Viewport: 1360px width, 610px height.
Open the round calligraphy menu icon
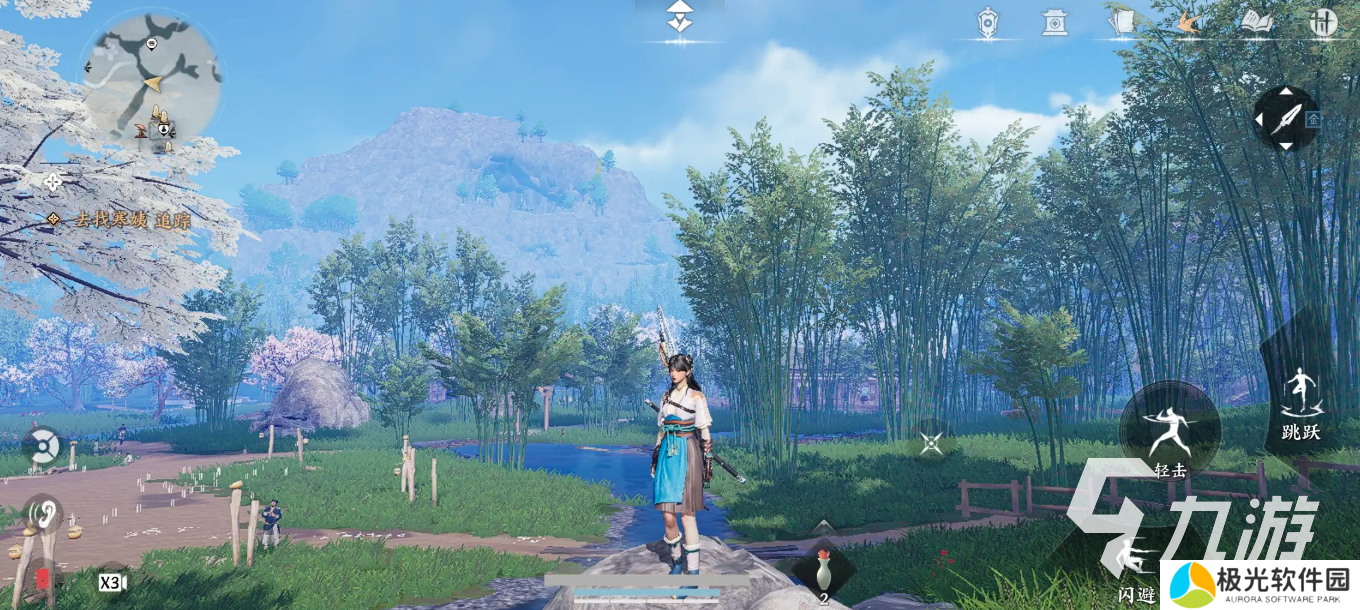click(1323, 23)
